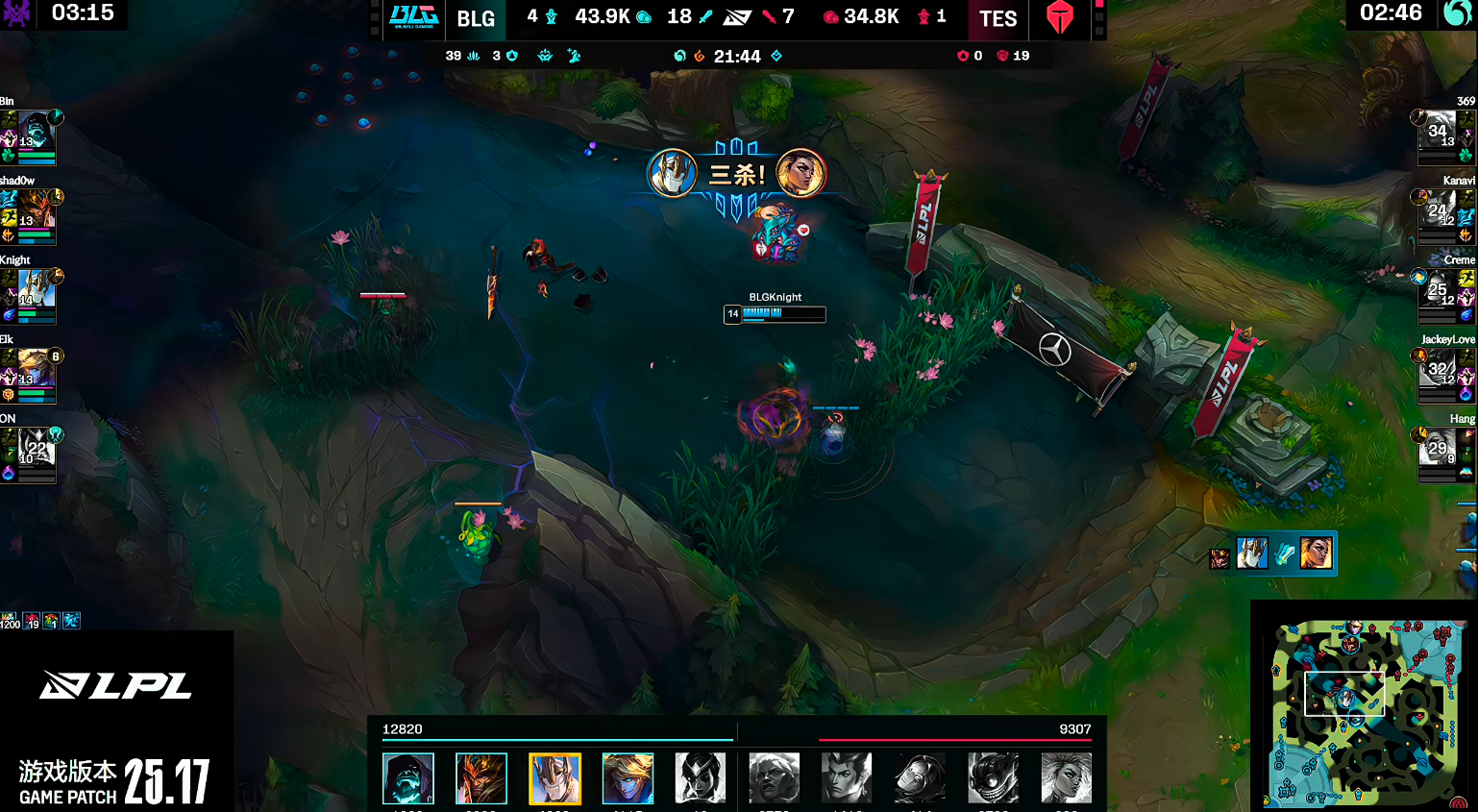The width and height of the screenshot is (1478, 812).
Task: Select ON's dead player portrait
Action: (x=36, y=449)
